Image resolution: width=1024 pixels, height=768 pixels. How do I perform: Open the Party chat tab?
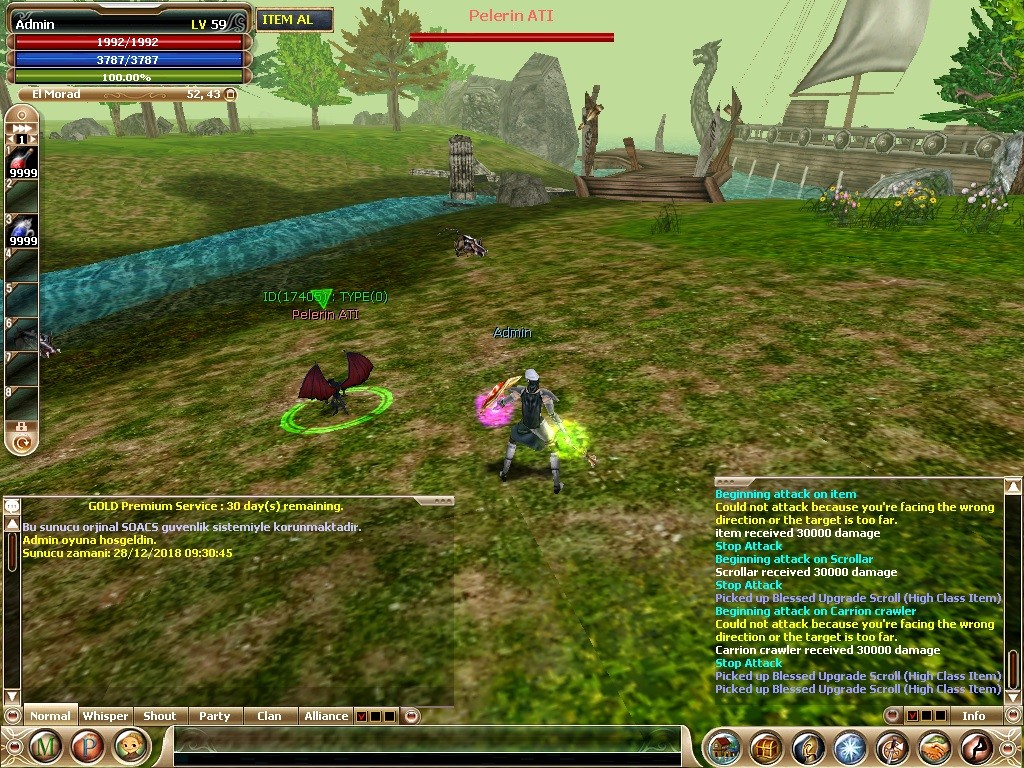click(214, 716)
